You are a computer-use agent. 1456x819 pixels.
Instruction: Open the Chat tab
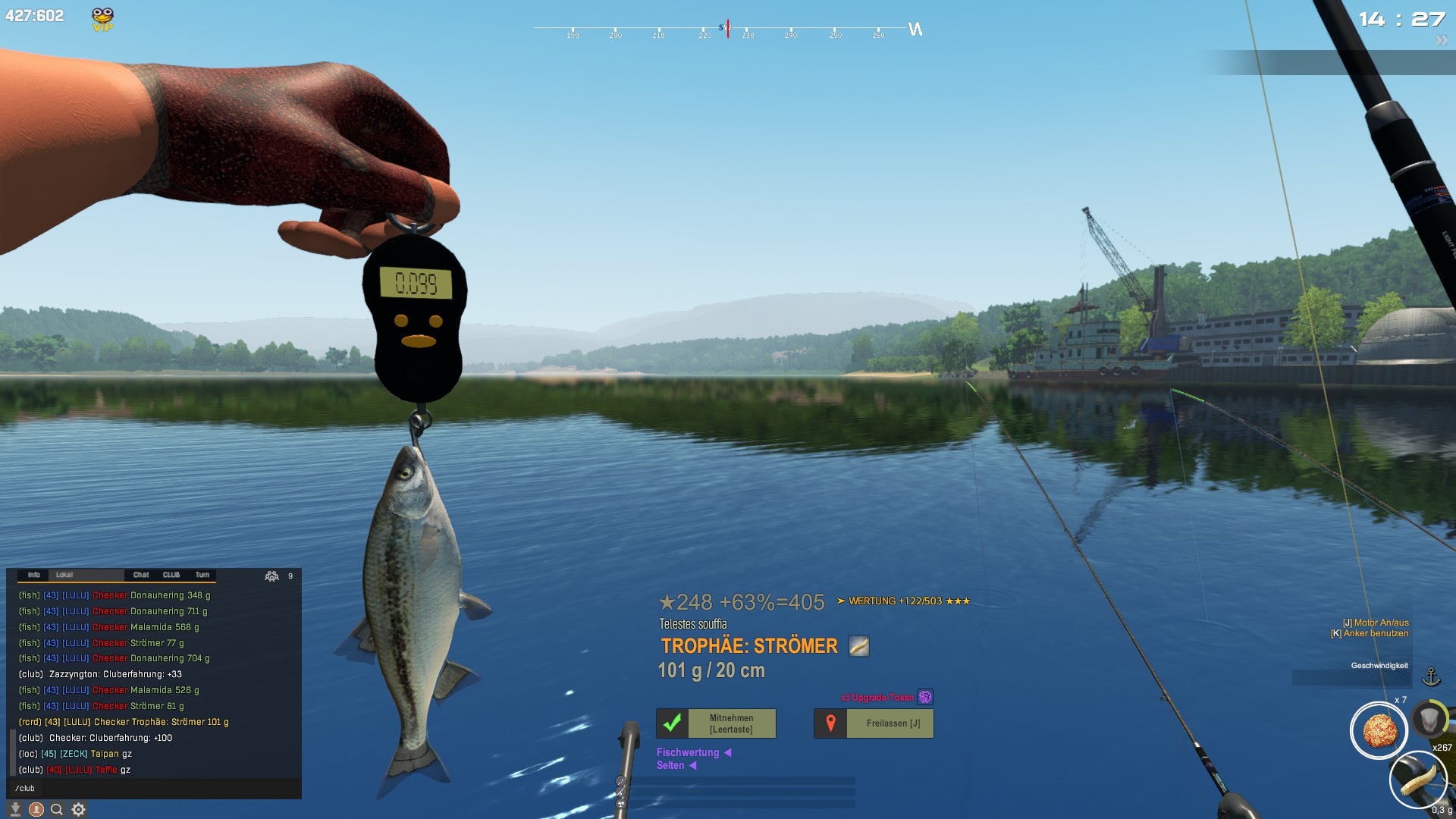pyautogui.click(x=141, y=575)
